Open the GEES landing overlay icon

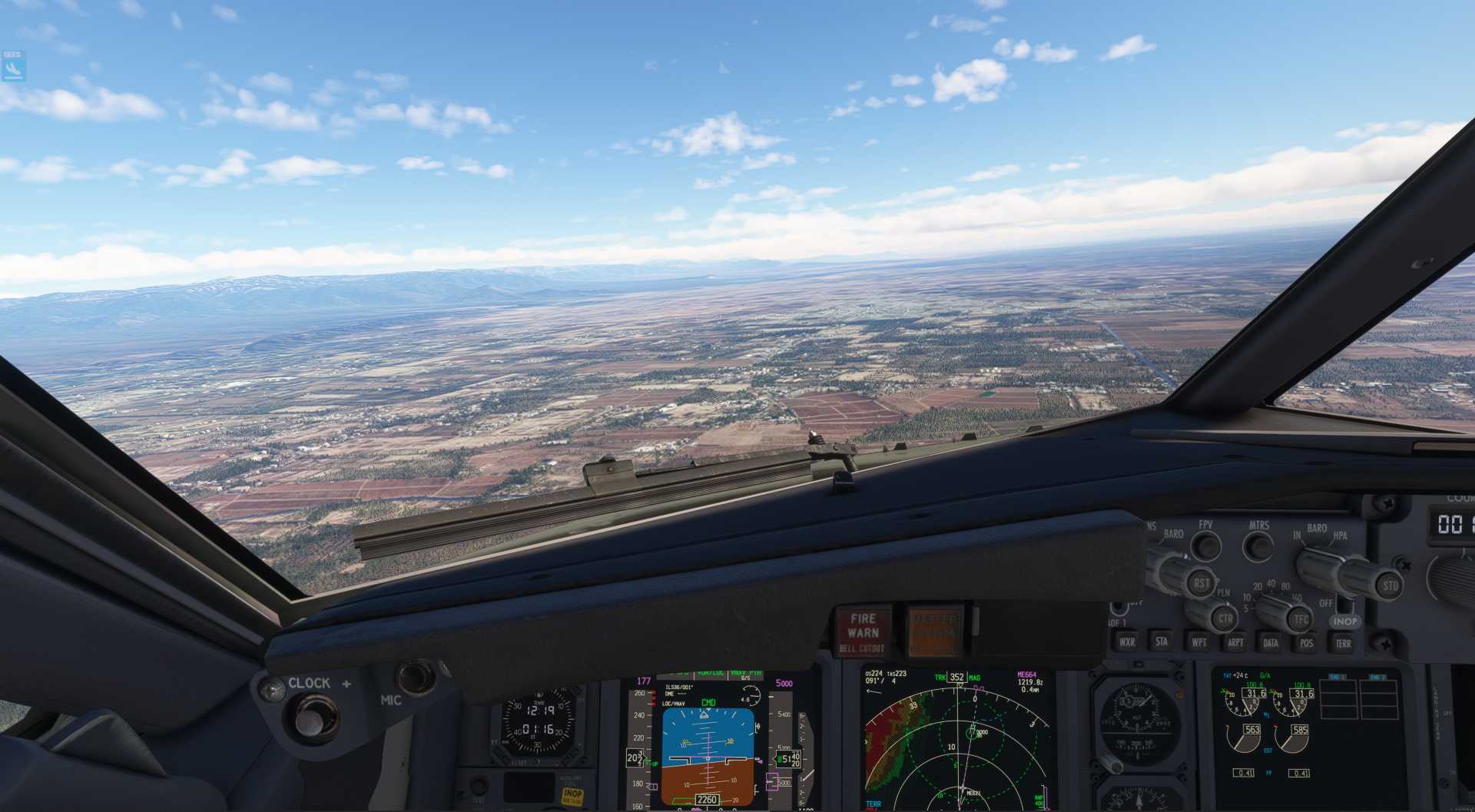pyautogui.click(x=13, y=66)
